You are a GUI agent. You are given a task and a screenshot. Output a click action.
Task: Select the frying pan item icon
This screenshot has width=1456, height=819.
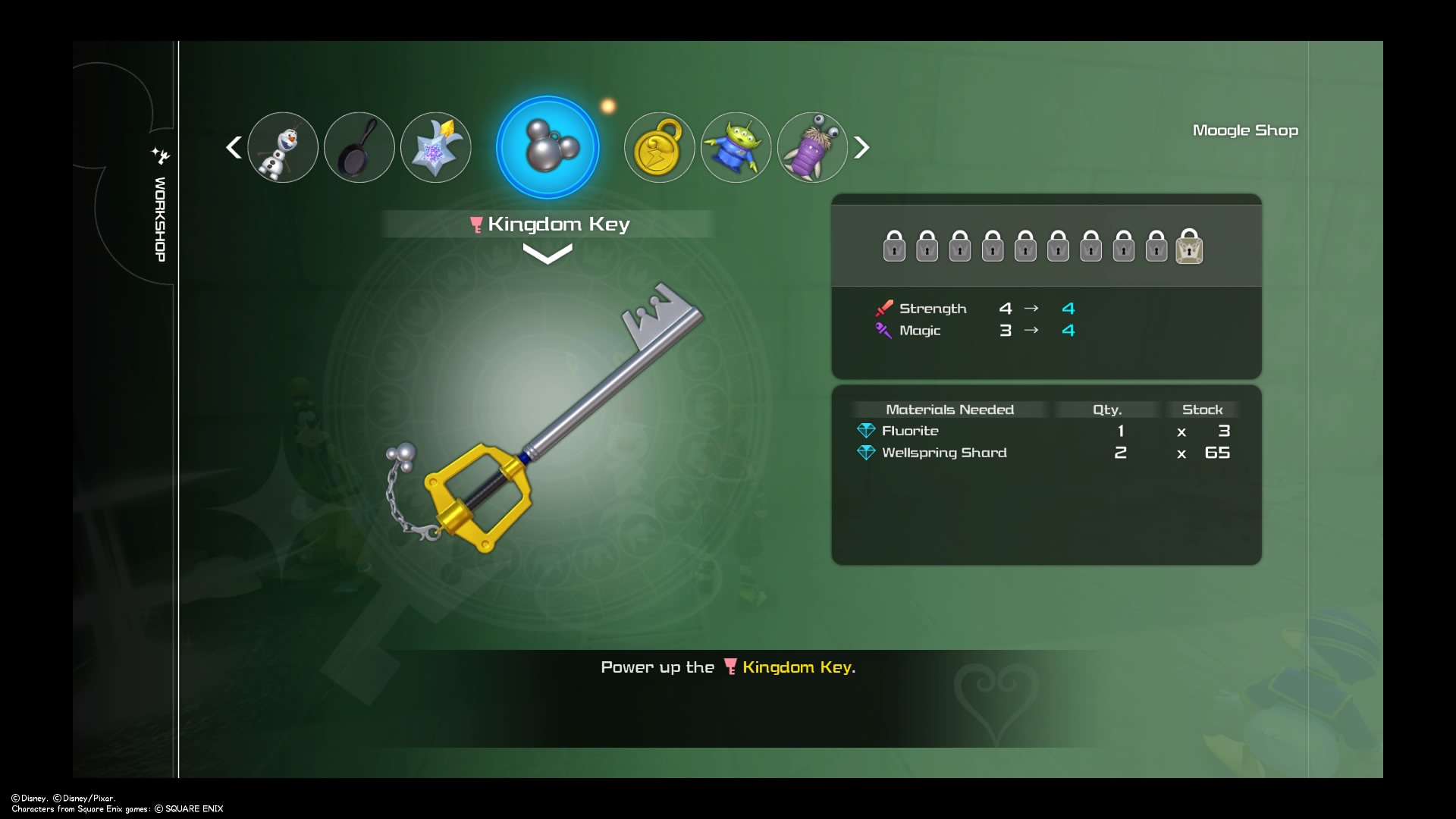[359, 147]
